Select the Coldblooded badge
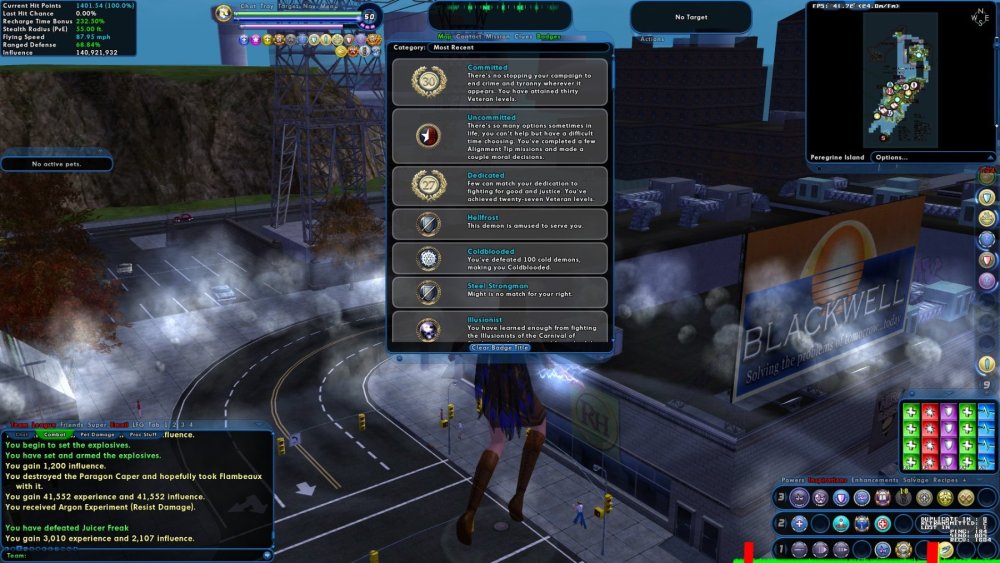 (499, 257)
